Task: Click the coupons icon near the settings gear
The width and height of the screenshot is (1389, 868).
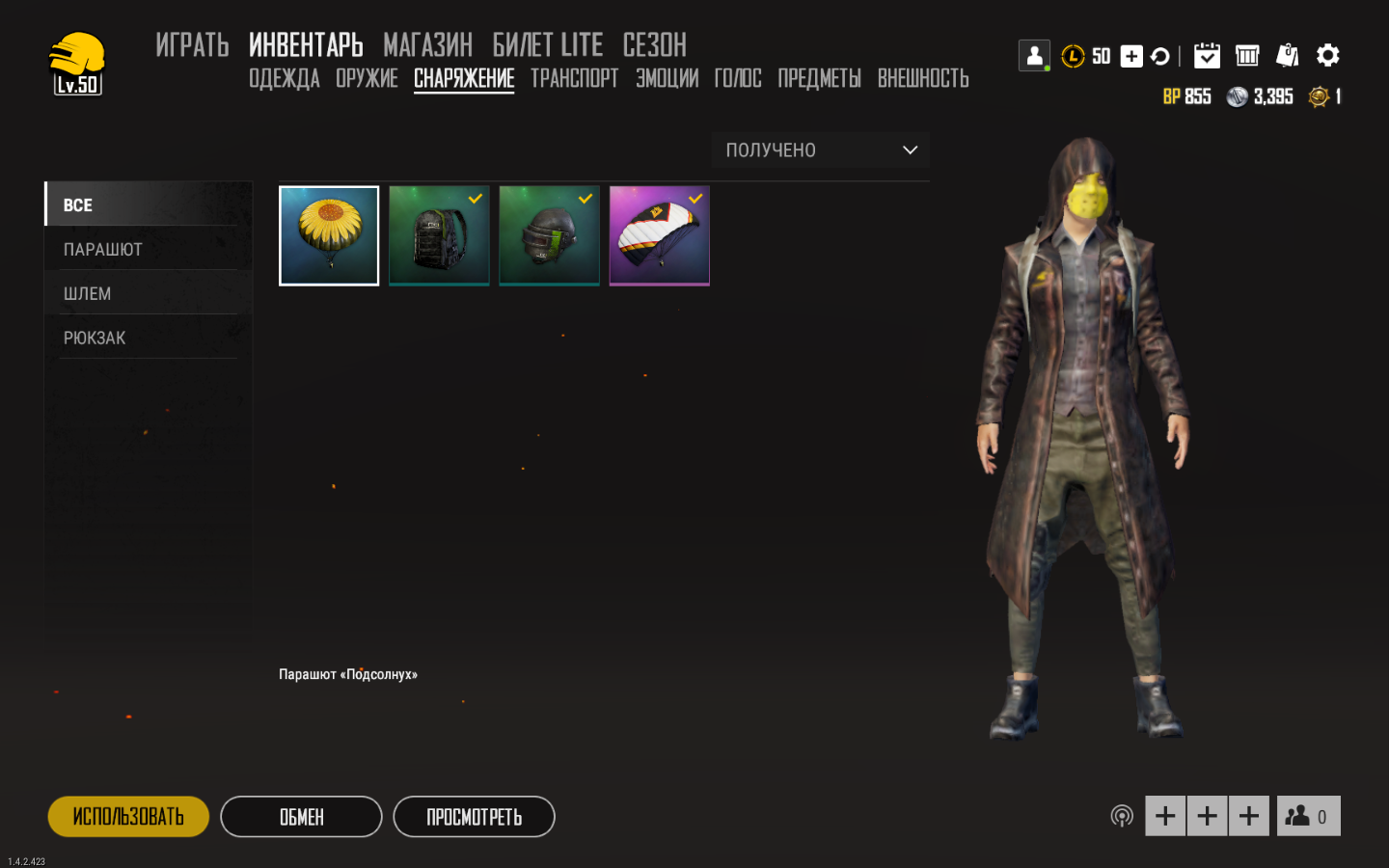Action: coord(1288,55)
